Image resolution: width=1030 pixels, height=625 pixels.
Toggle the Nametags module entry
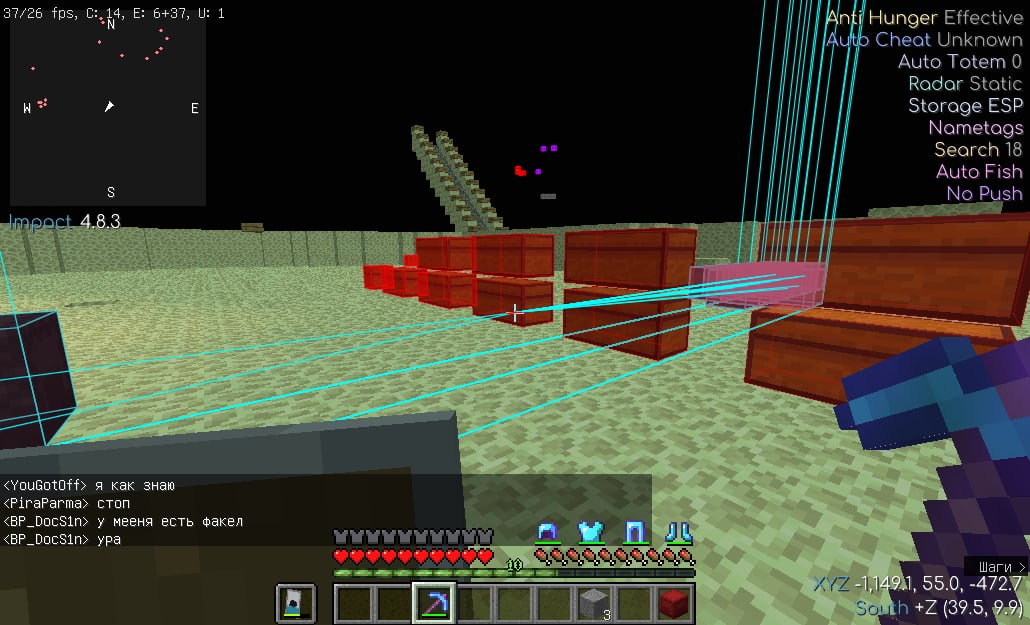(976, 128)
